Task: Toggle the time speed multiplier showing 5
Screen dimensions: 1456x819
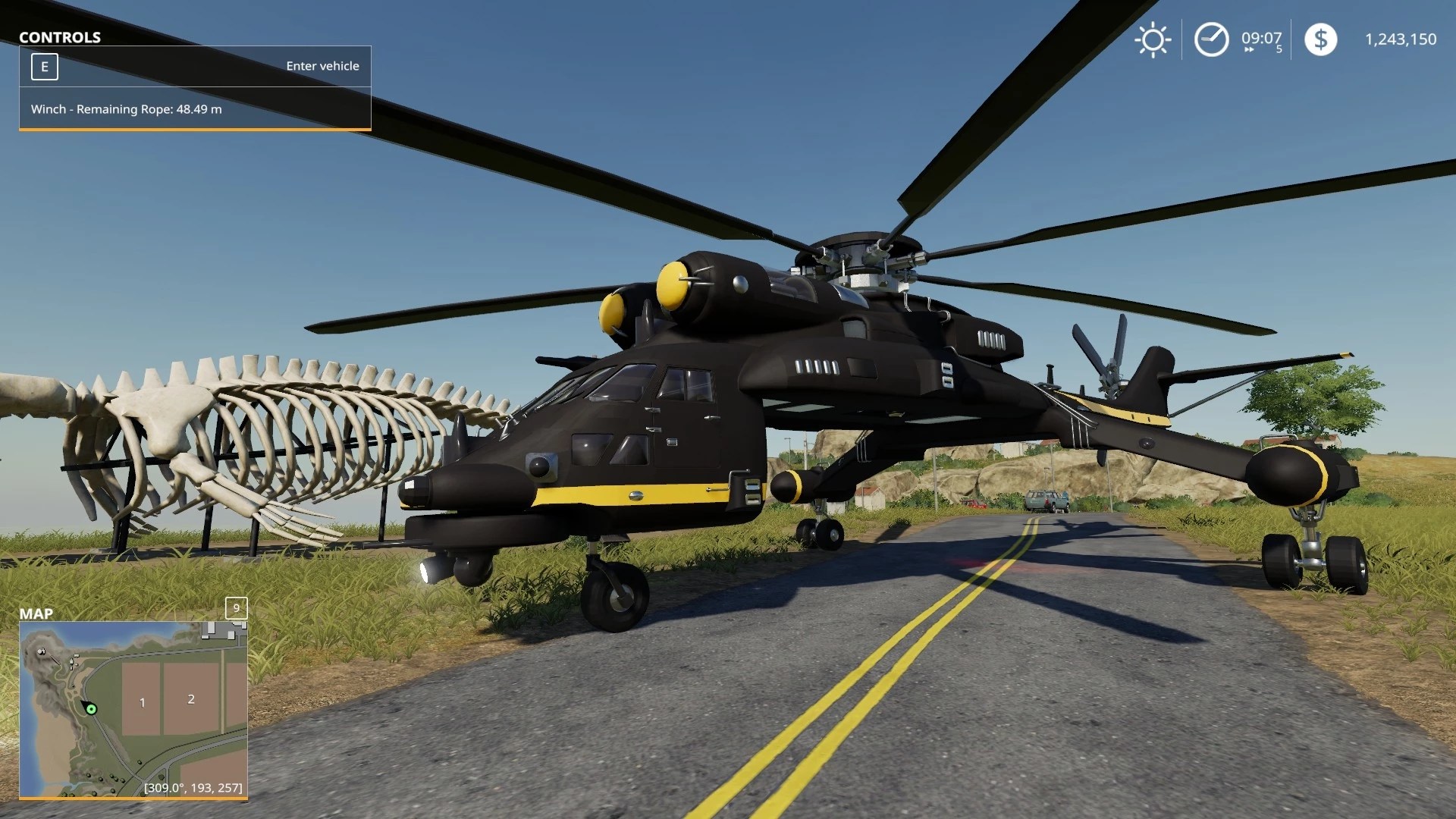Action: [x=1279, y=51]
